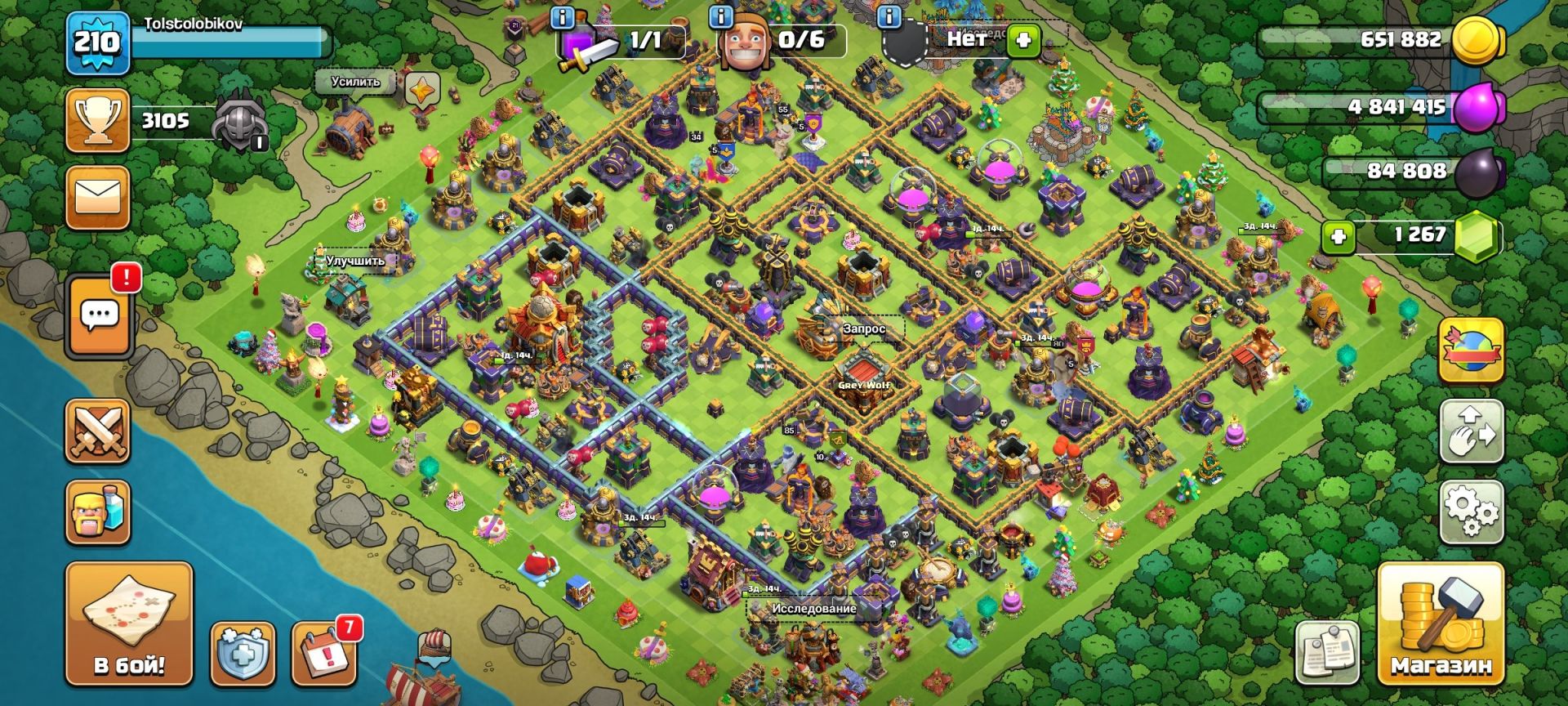This screenshot has height=706, width=1568.
Task: Add more gems with green plus
Action: 1339,237
